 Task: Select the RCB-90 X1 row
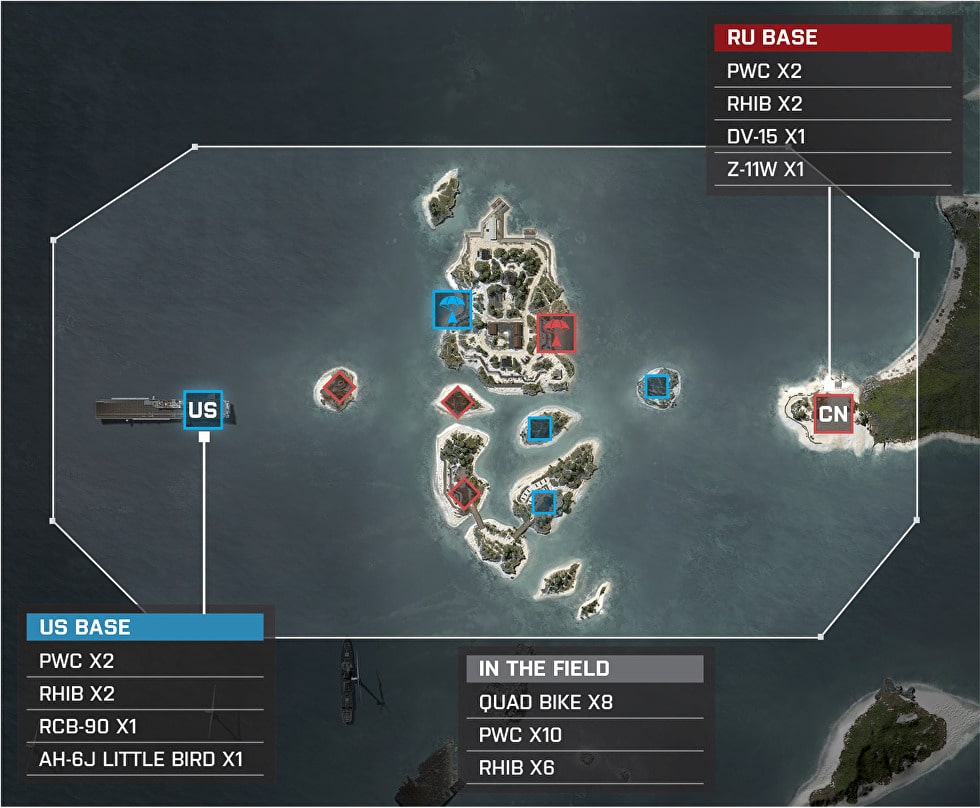pyautogui.click(x=145, y=726)
